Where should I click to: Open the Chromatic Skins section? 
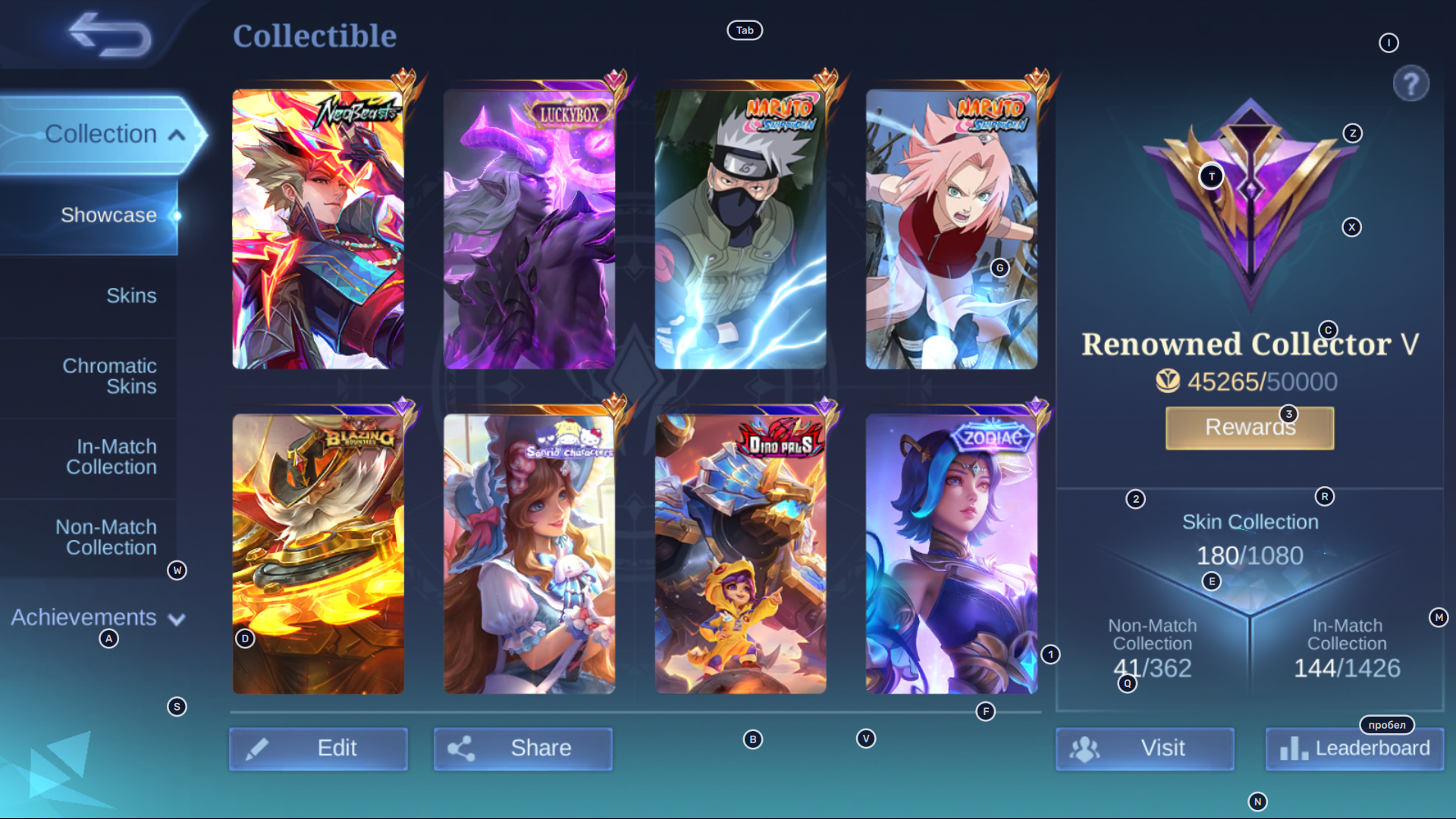coord(110,375)
